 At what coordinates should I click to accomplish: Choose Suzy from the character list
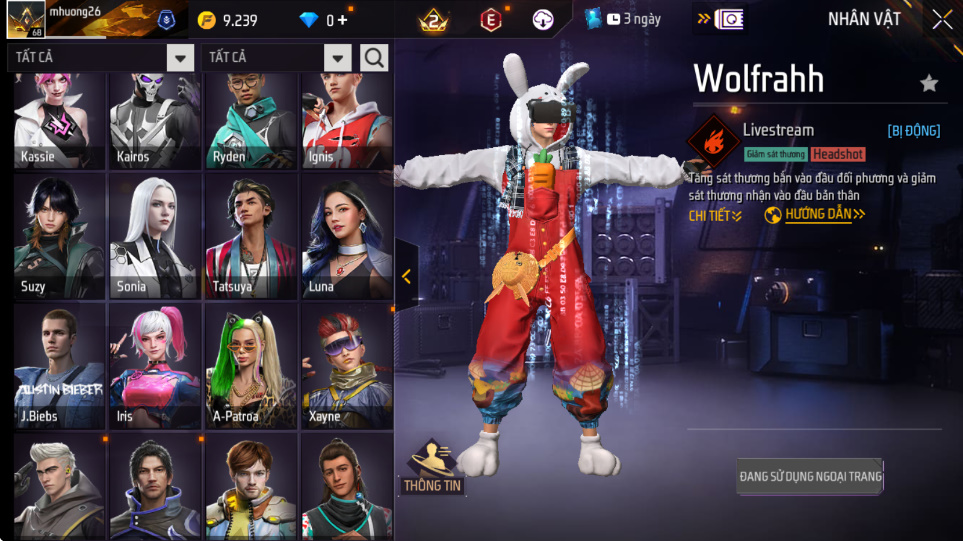coord(59,237)
